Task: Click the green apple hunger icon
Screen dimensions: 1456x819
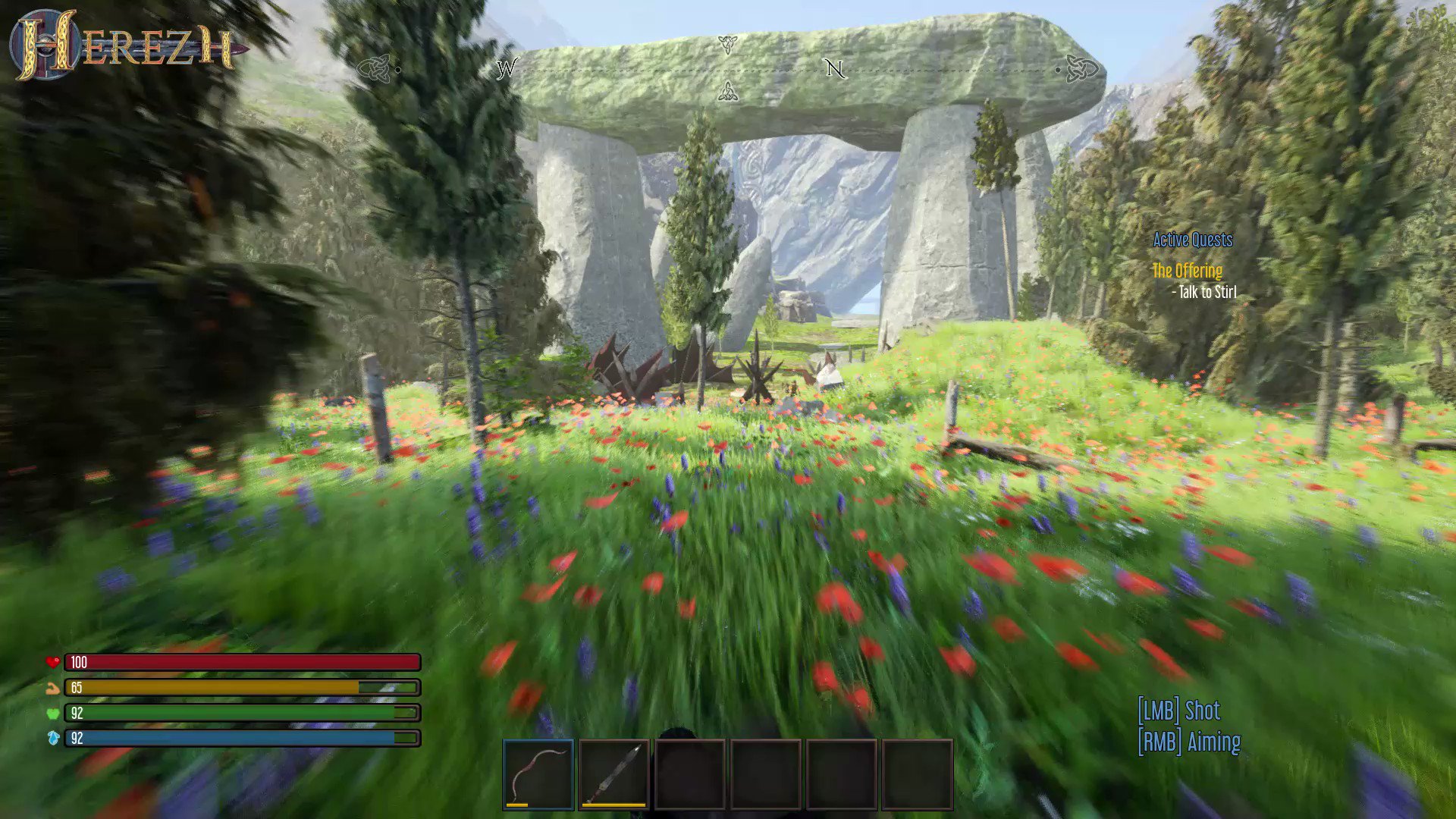Action: 52,713
